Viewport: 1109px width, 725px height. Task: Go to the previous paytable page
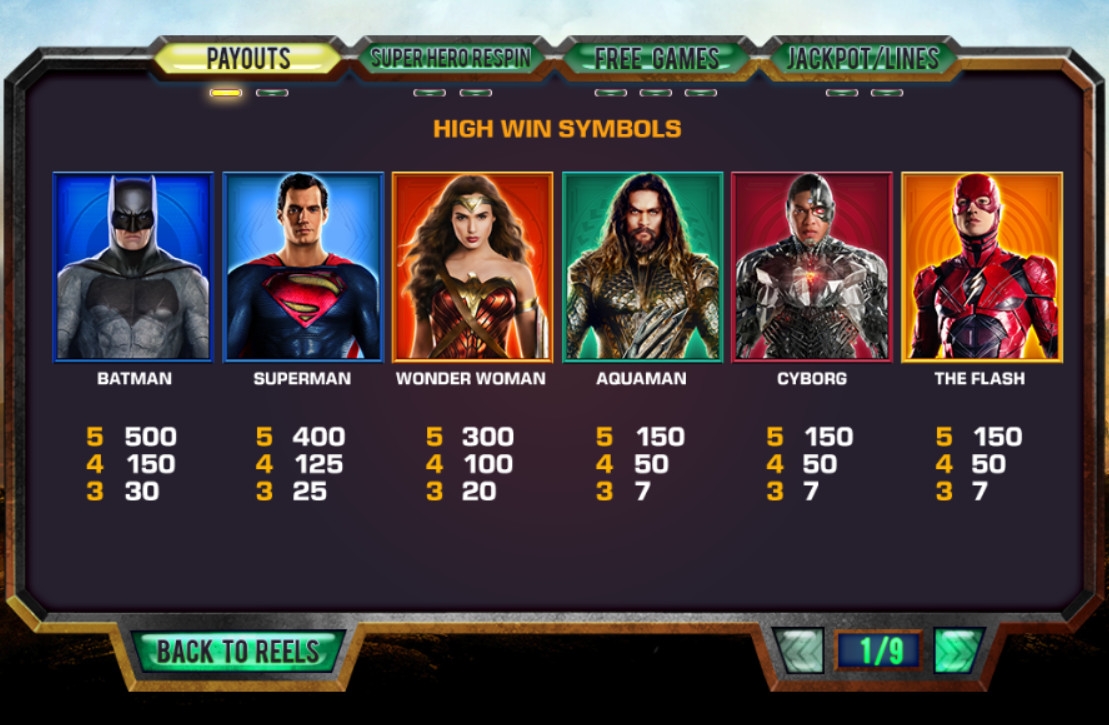800,651
